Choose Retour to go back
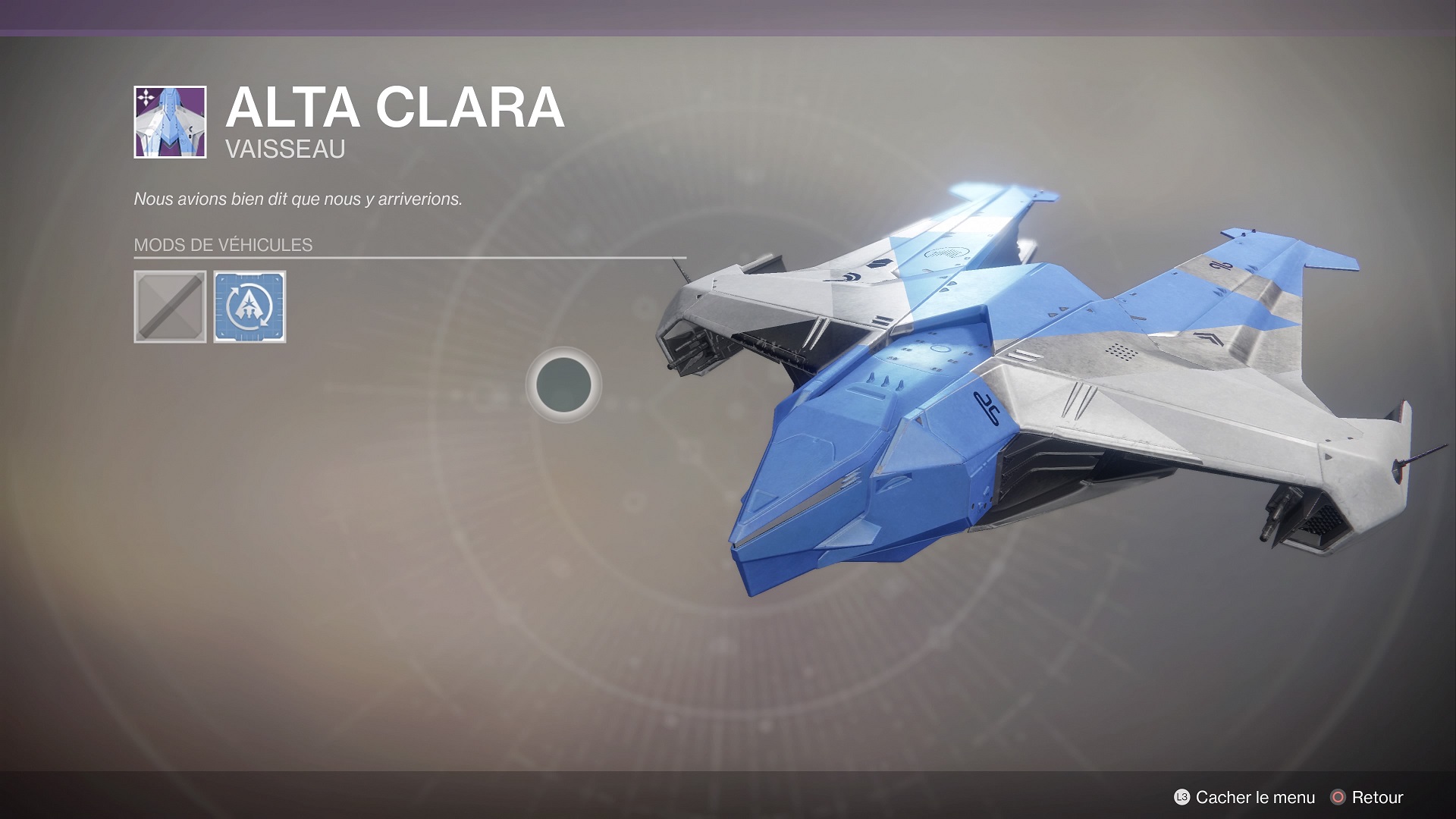 pyautogui.click(x=1367, y=797)
